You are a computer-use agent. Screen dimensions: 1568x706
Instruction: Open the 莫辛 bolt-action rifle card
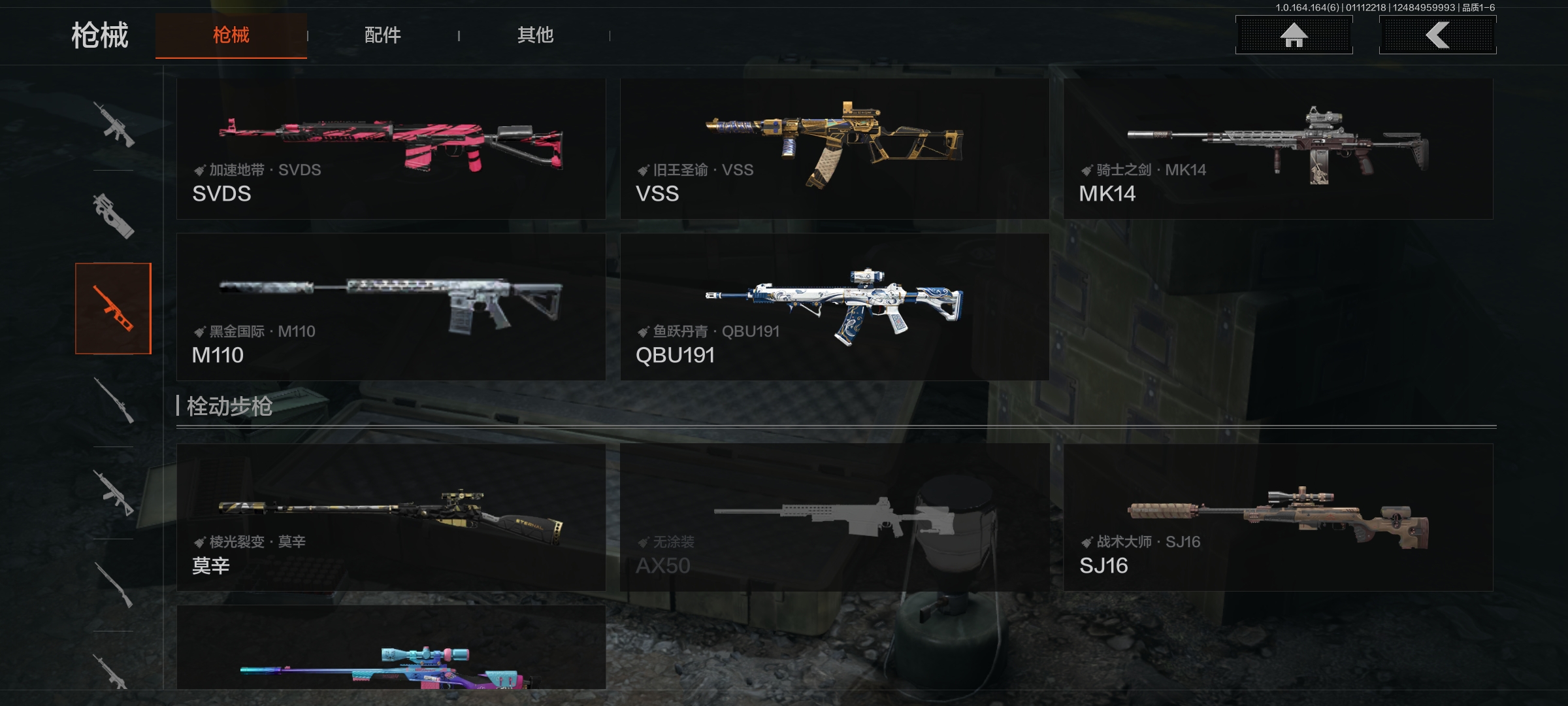[x=391, y=518]
